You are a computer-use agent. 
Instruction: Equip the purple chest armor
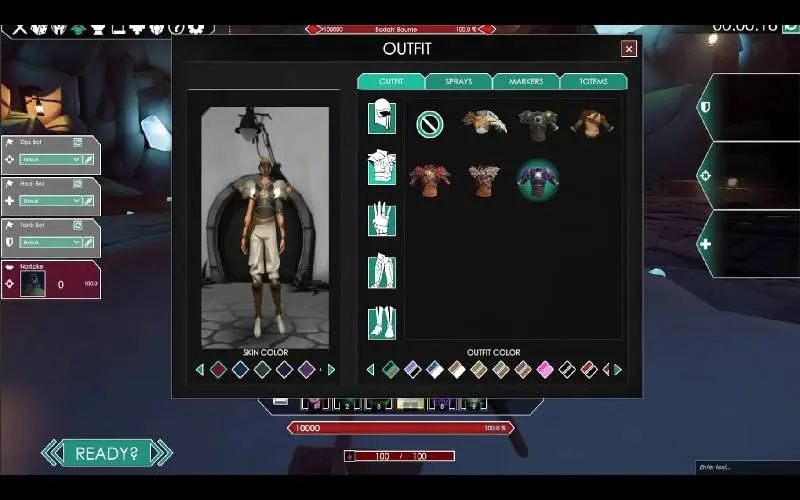(538, 180)
